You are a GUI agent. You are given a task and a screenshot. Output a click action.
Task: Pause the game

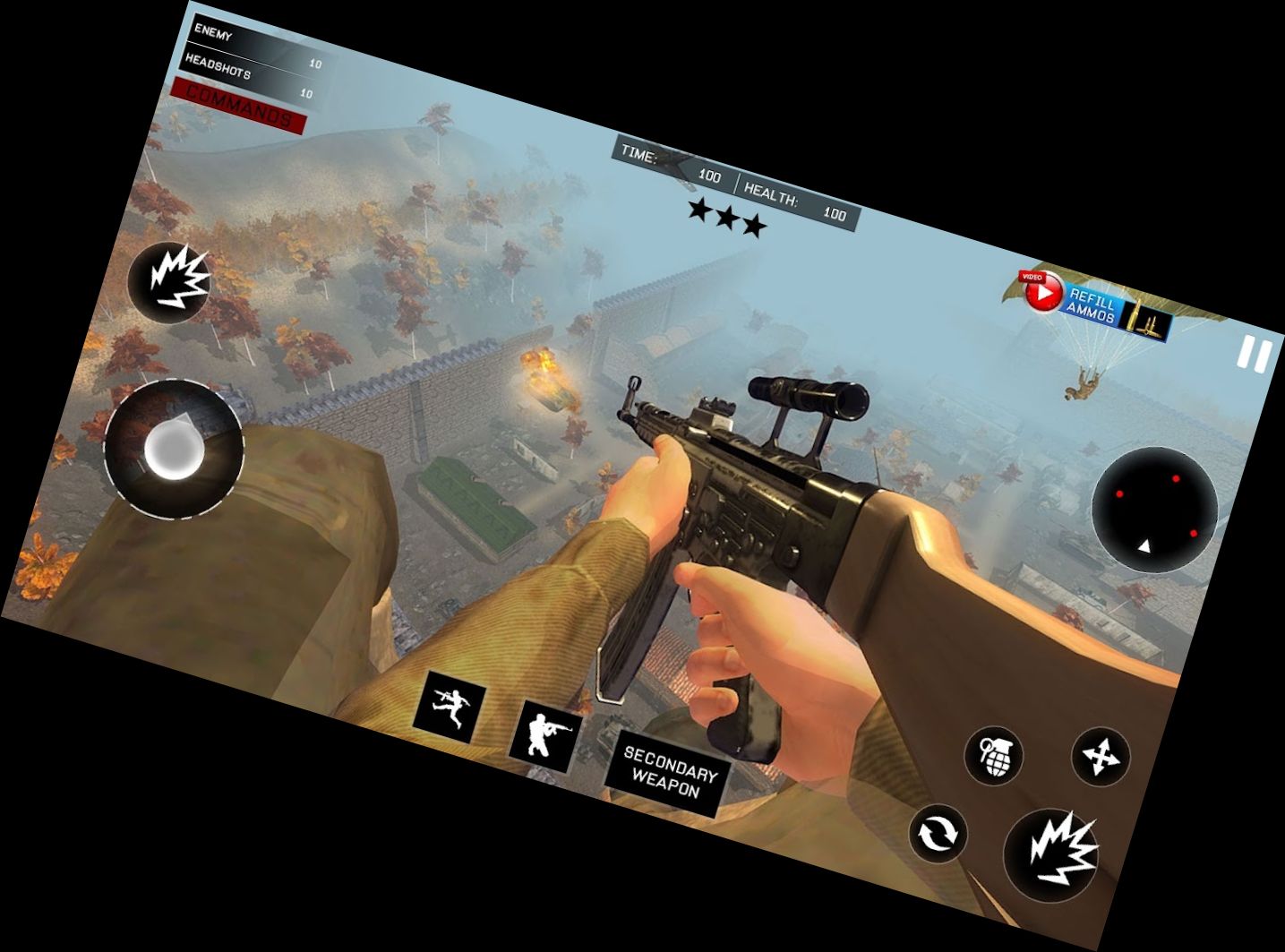(x=1255, y=355)
